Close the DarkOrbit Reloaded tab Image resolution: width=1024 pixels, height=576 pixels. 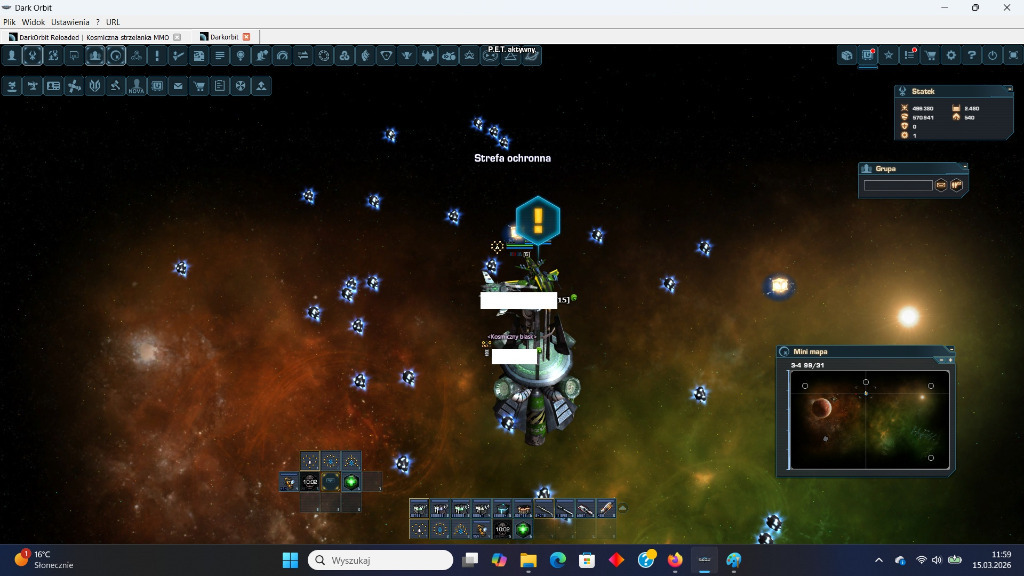click(x=177, y=37)
